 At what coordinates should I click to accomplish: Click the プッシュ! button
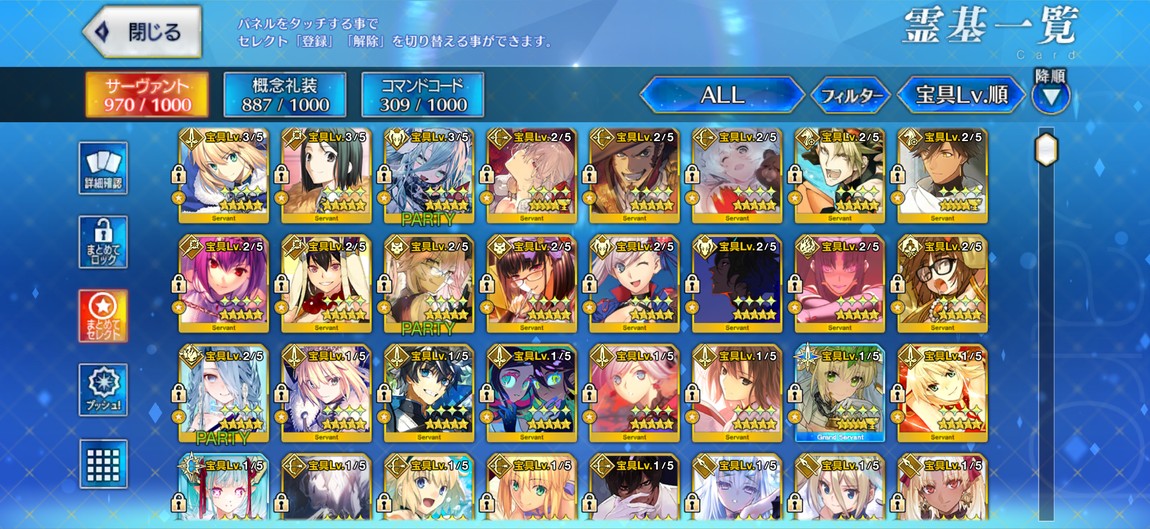point(103,390)
